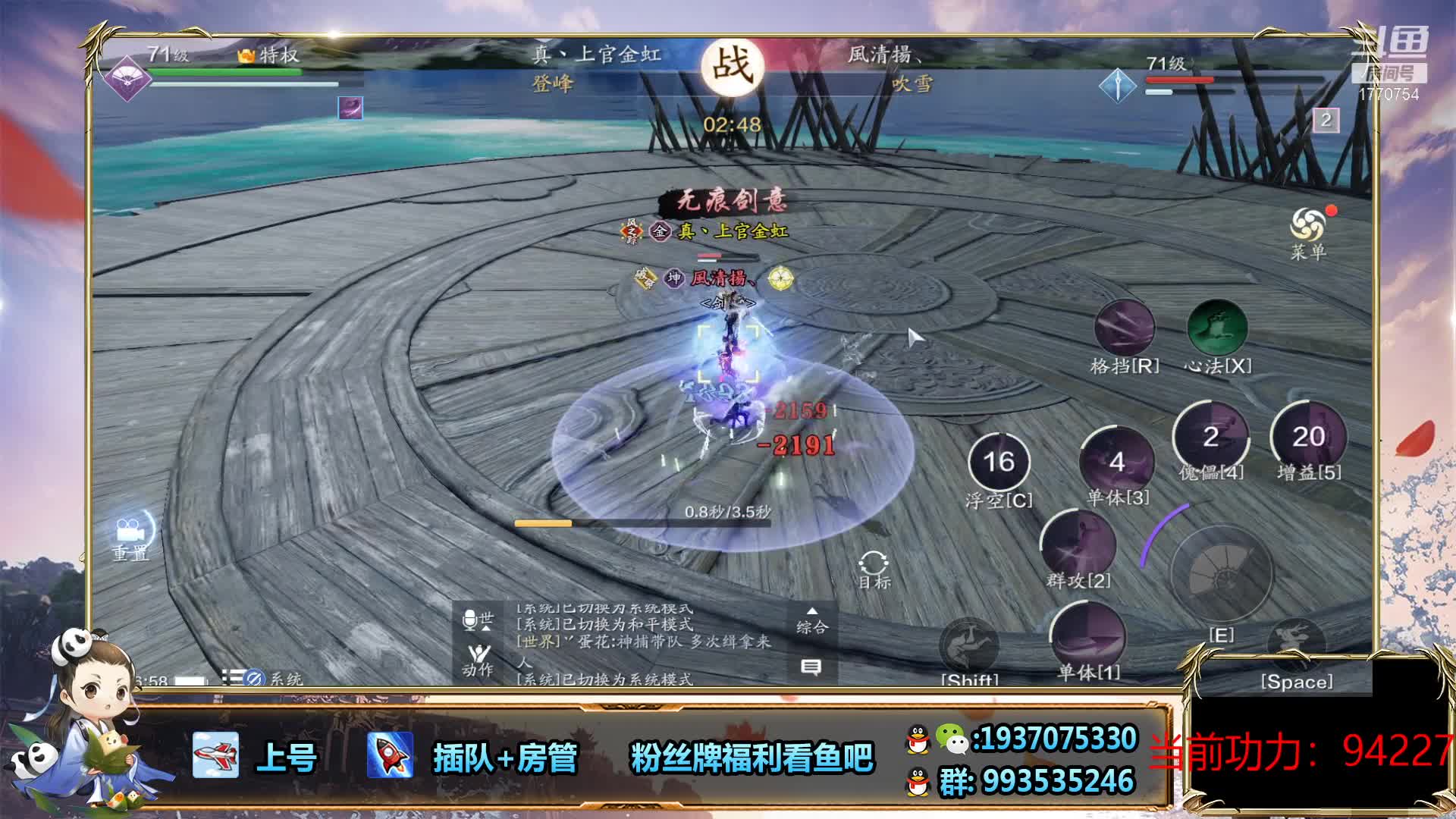This screenshot has width=1456, height=819.
Task: Hit the fan basic attack button
Action: point(1221,573)
